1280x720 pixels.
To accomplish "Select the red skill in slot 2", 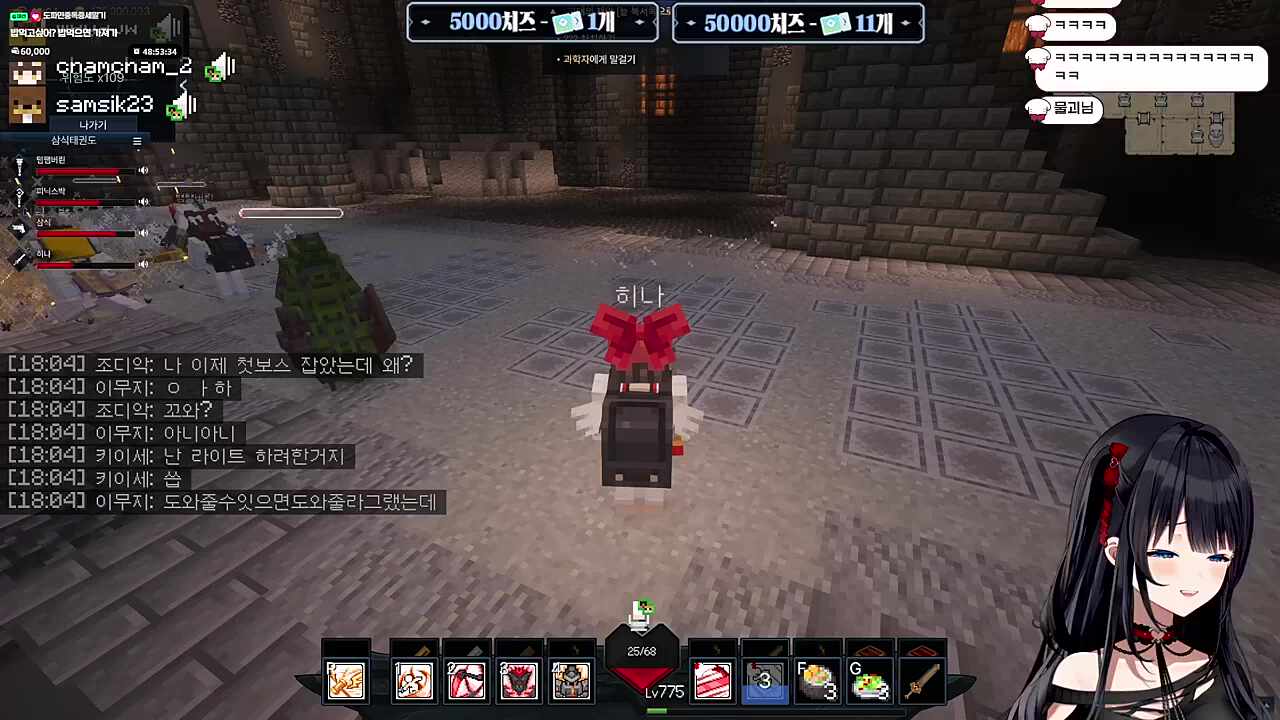I will click(x=466, y=680).
